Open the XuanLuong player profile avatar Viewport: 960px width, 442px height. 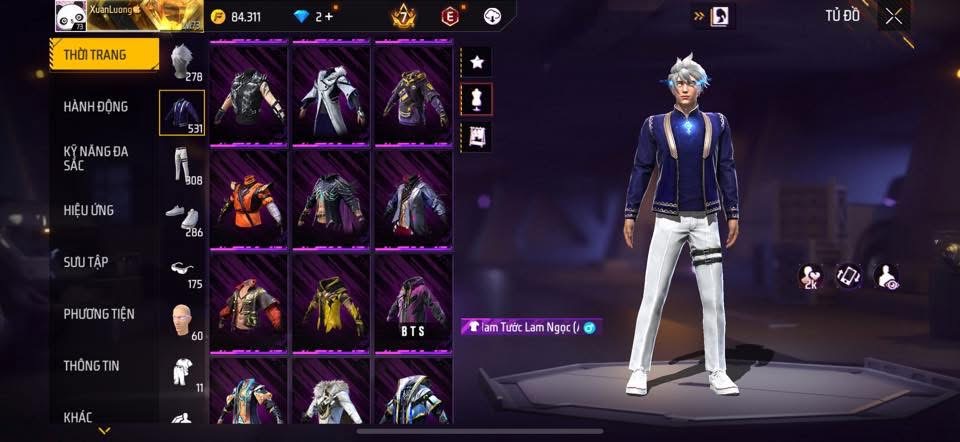[x=69, y=17]
